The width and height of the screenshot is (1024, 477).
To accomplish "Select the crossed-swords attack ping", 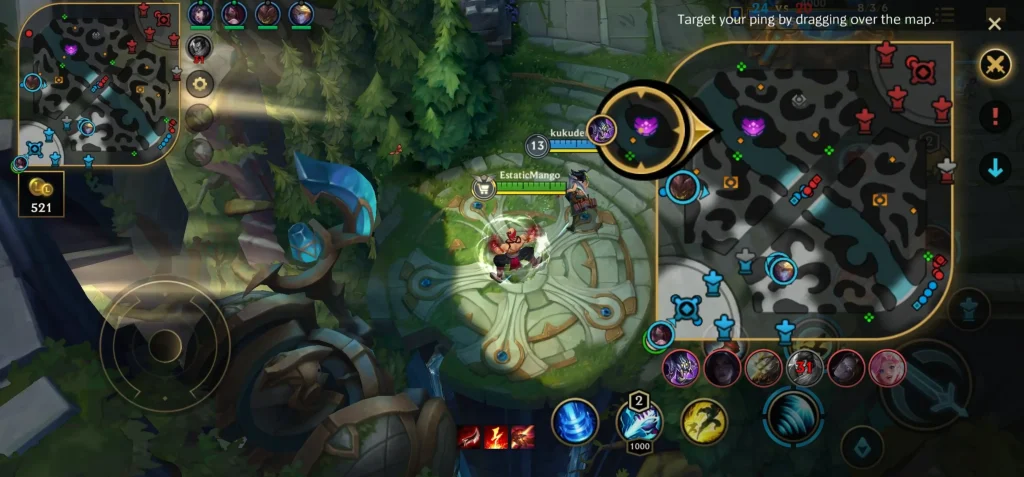I will point(994,66).
